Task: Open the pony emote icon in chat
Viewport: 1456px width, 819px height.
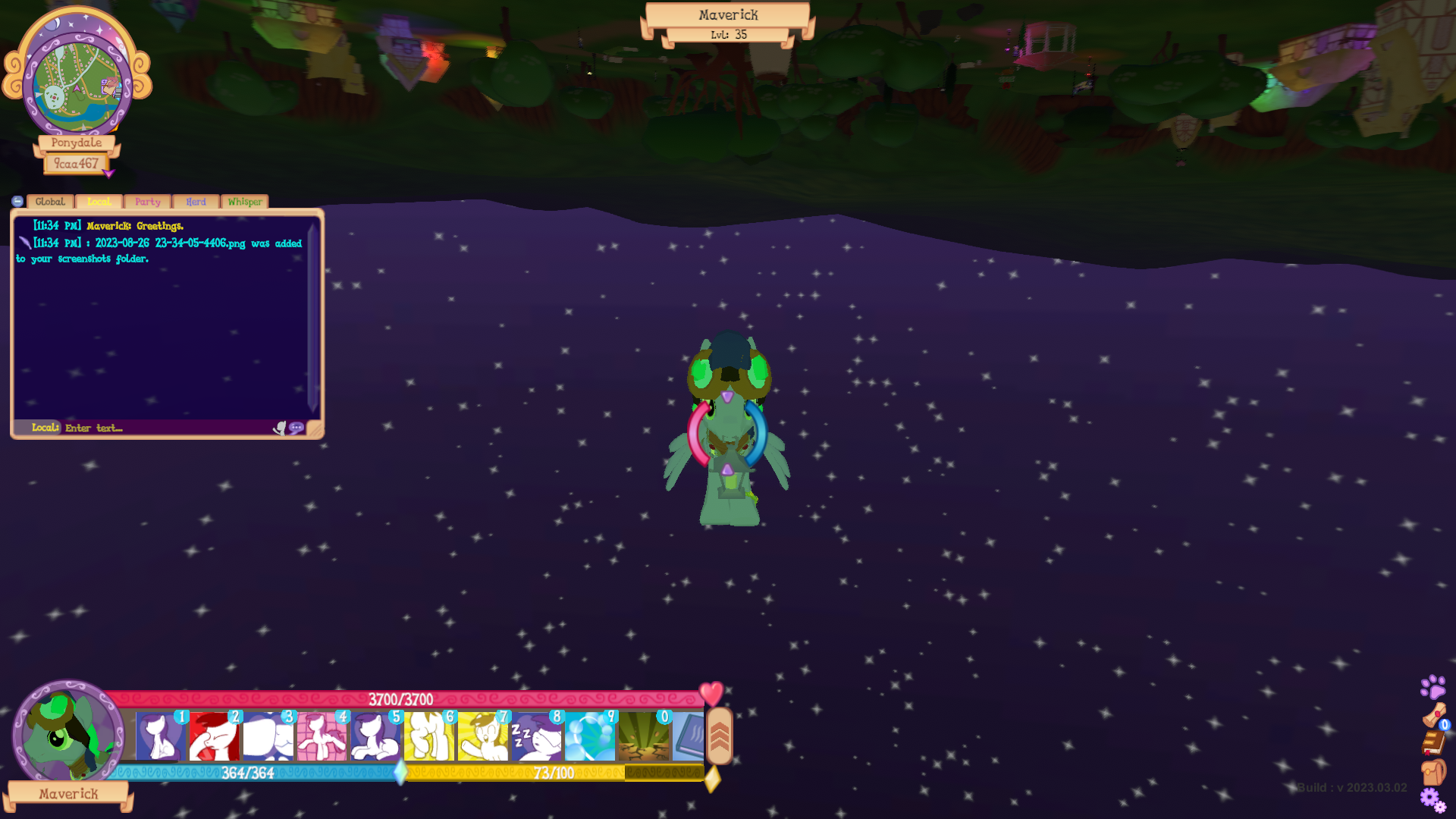Action: point(280,428)
